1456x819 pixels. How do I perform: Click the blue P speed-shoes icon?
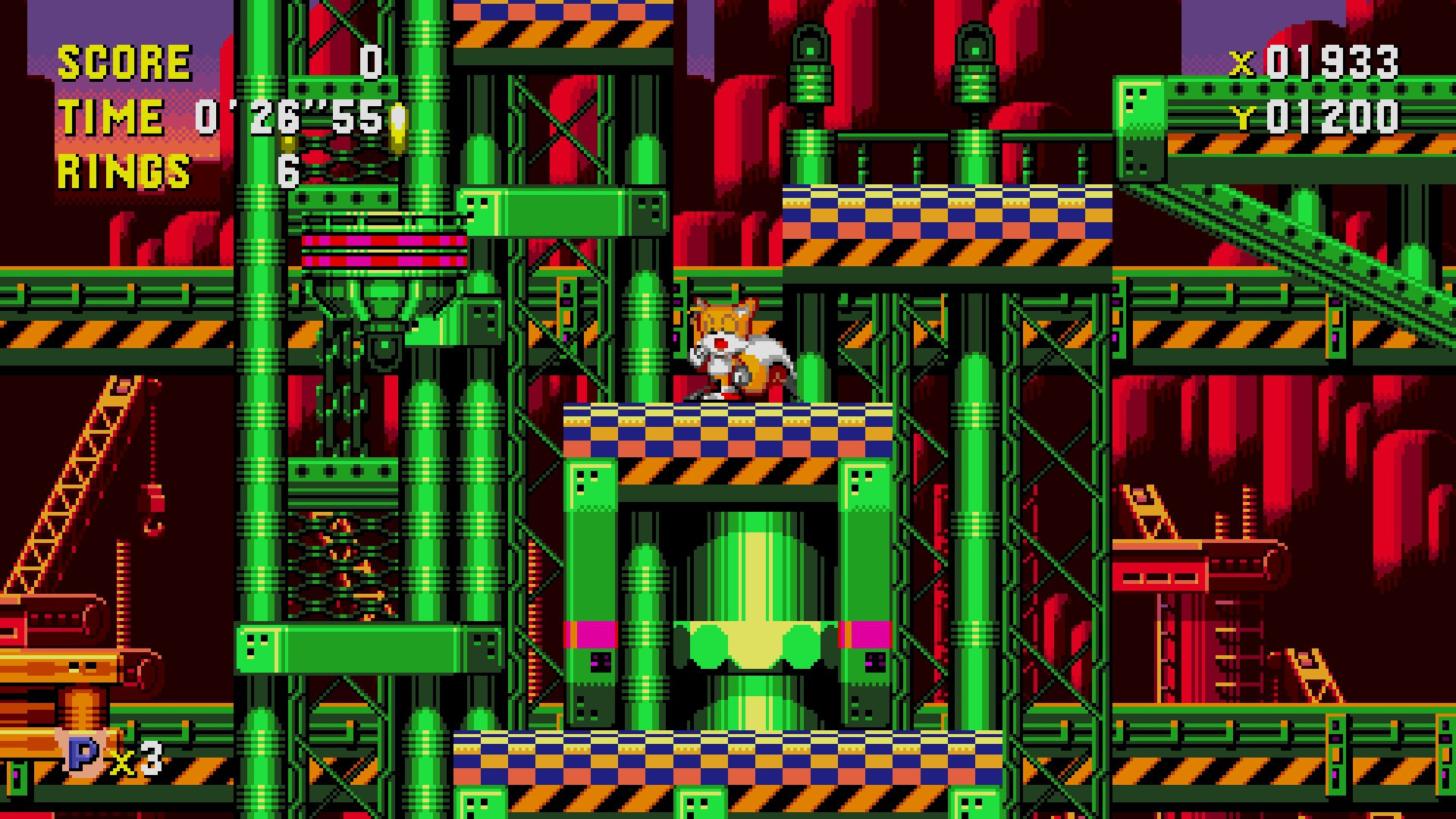coord(80,756)
